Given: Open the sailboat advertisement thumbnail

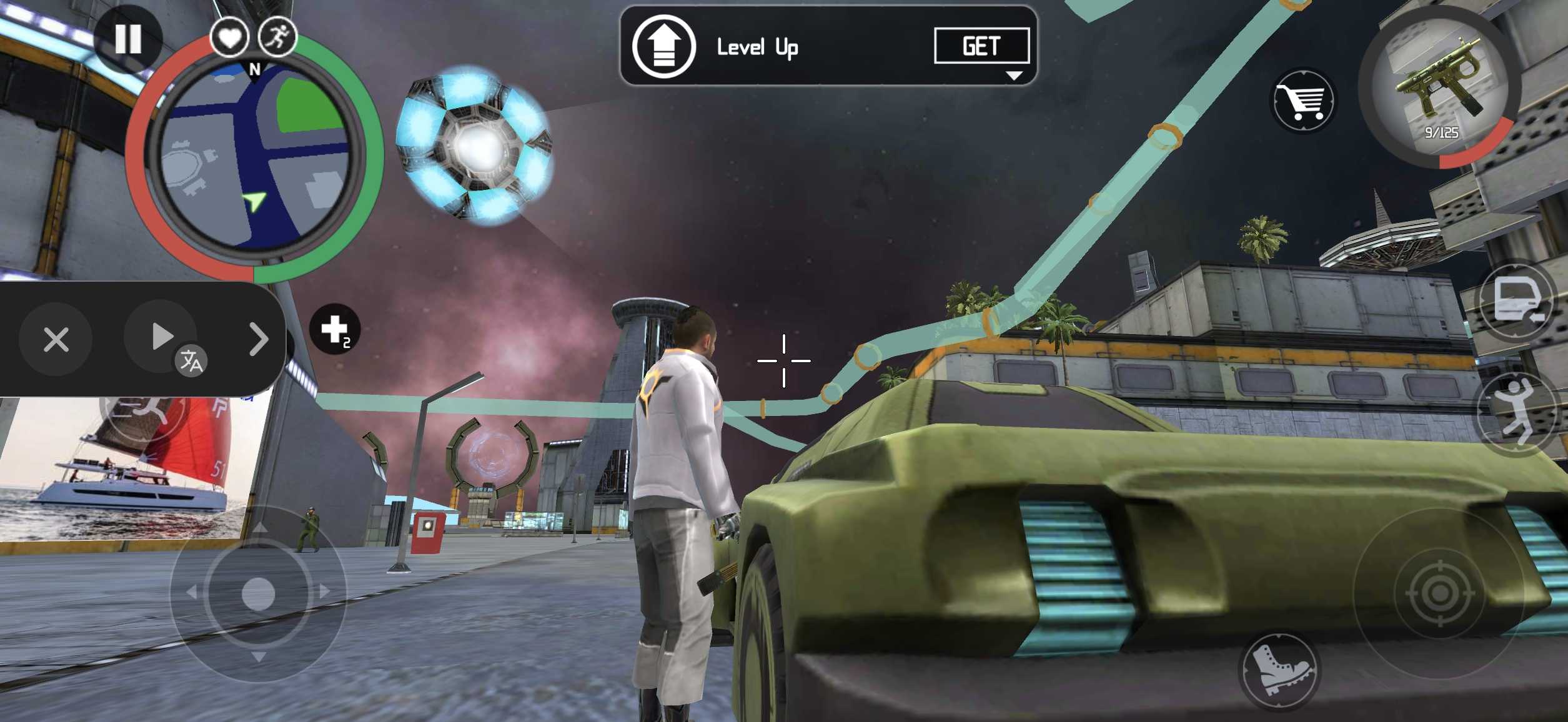Looking at the screenshot, I should (x=125, y=468).
